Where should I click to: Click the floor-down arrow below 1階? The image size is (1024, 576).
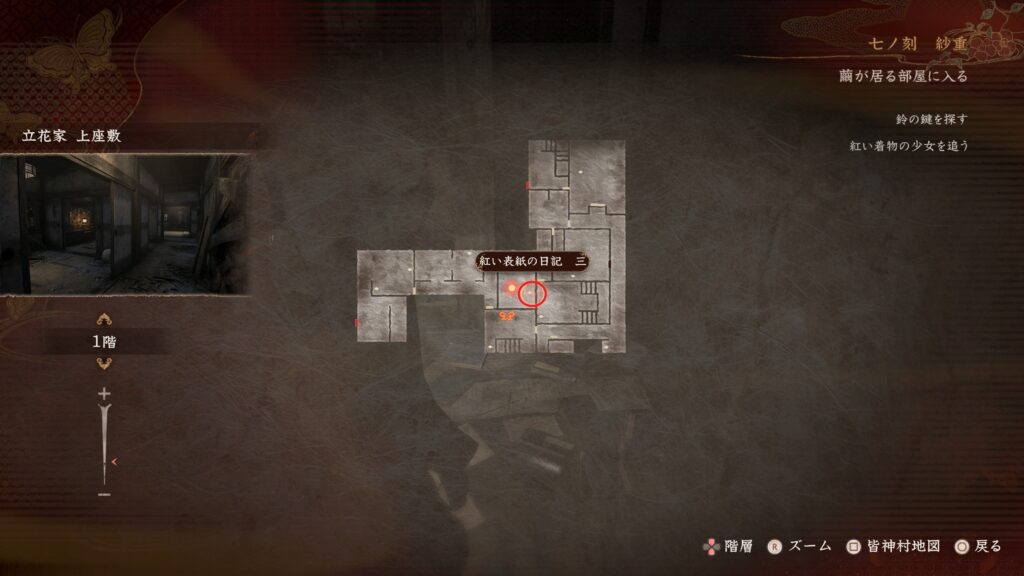pyautogui.click(x=103, y=363)
